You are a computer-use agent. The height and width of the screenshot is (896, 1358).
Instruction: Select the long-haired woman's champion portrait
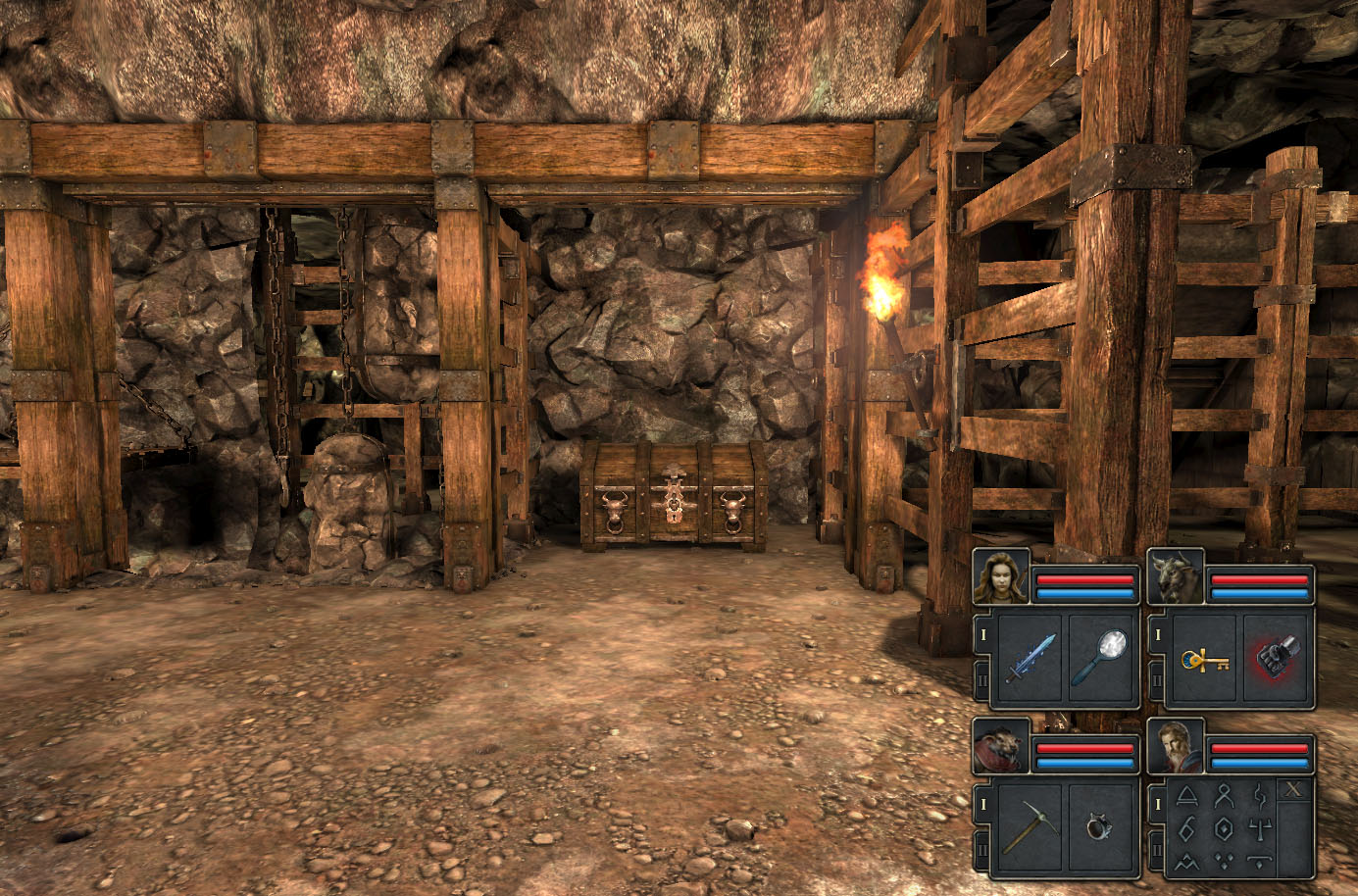coord(1001,576)
